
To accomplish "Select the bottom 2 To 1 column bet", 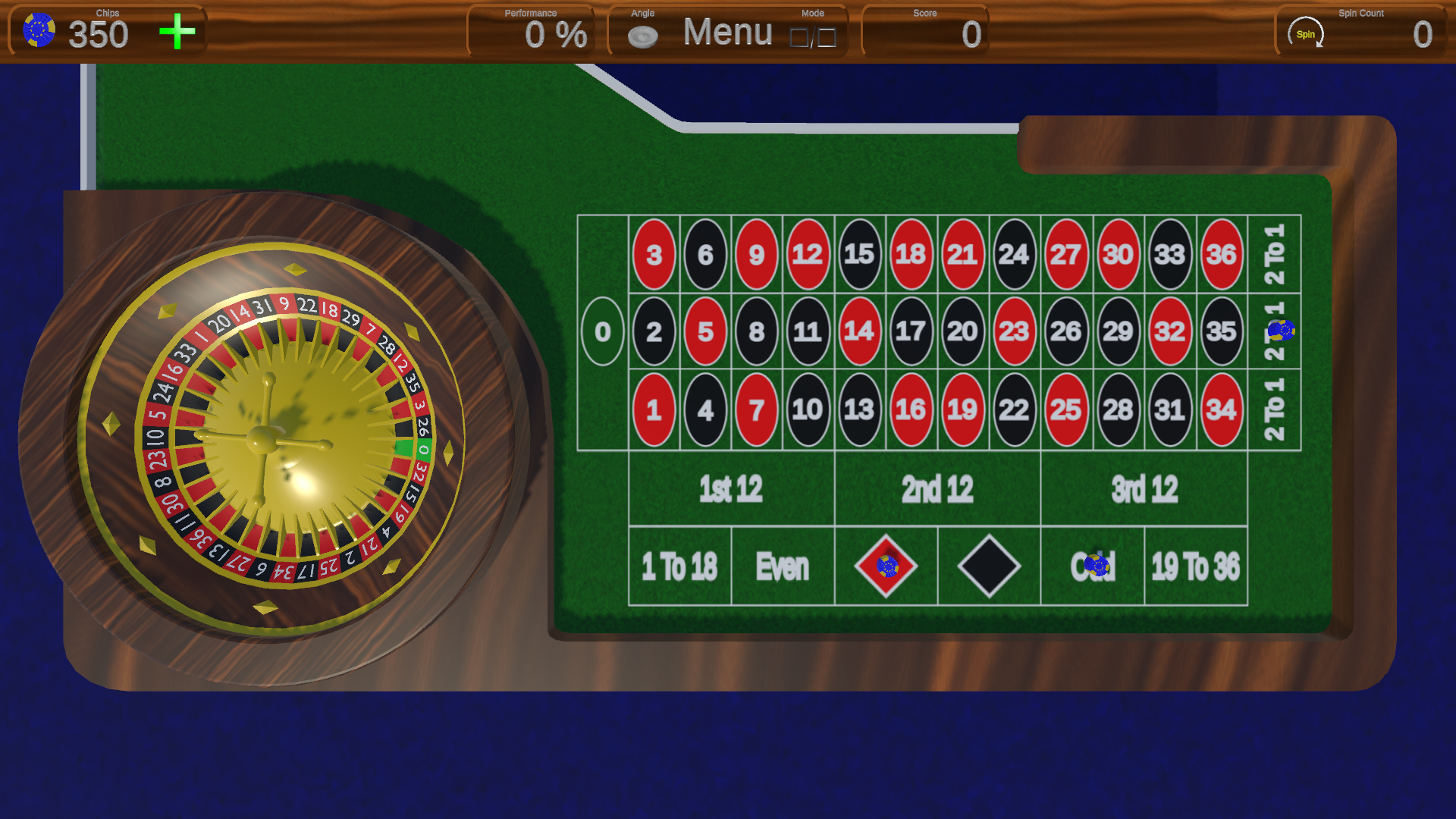I will [1274, 410].
